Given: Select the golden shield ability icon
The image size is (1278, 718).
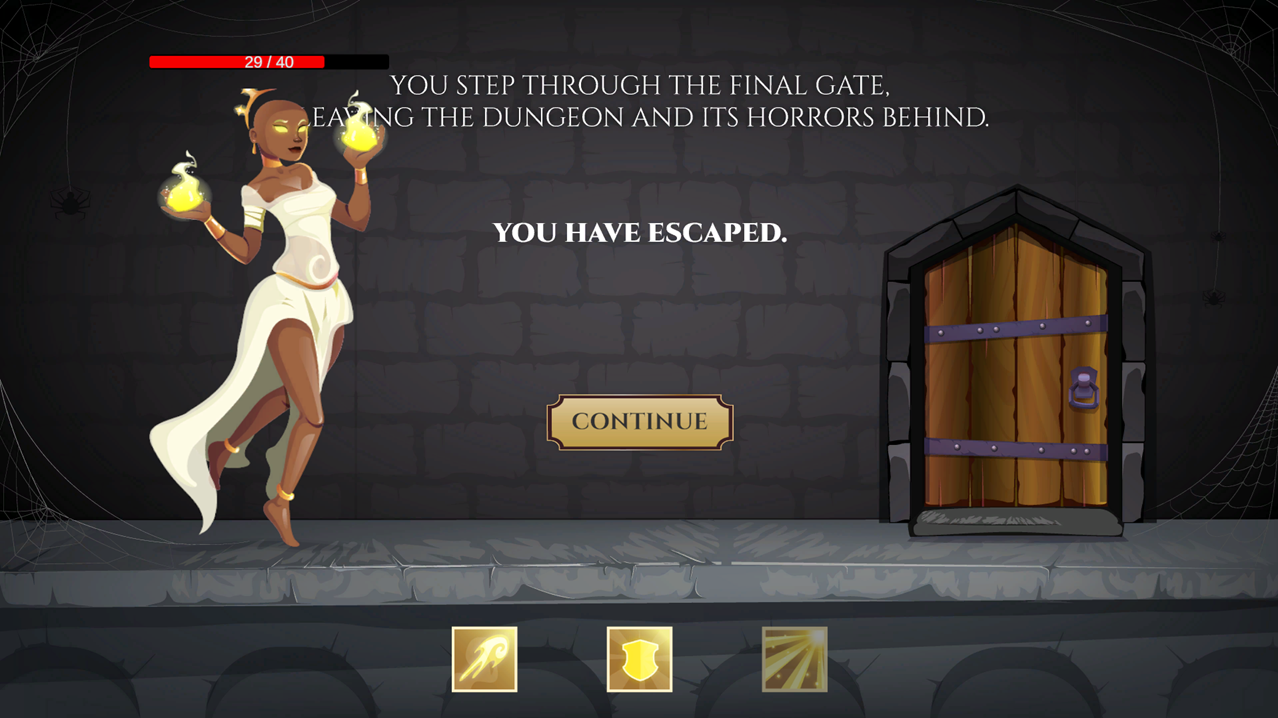Looking at the screenshot, I should (x=639, y=659).
